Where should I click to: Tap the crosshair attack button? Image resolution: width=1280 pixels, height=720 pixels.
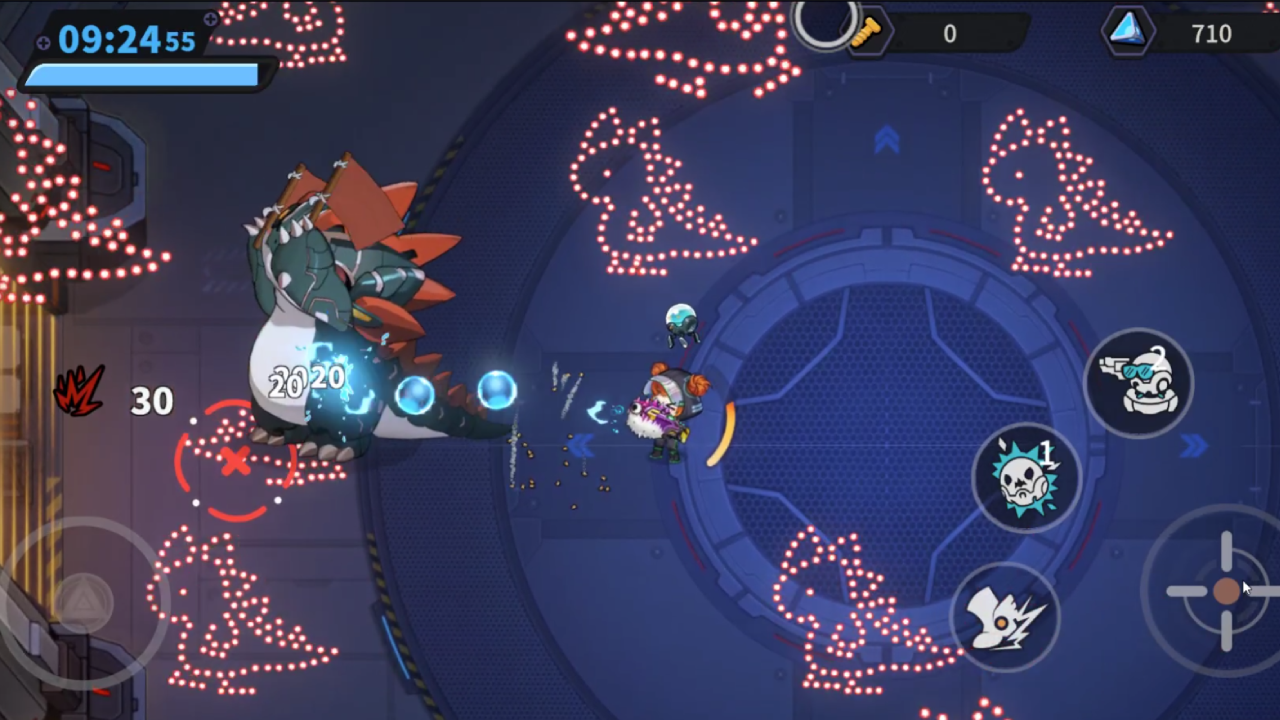(x=1226, y=591)
